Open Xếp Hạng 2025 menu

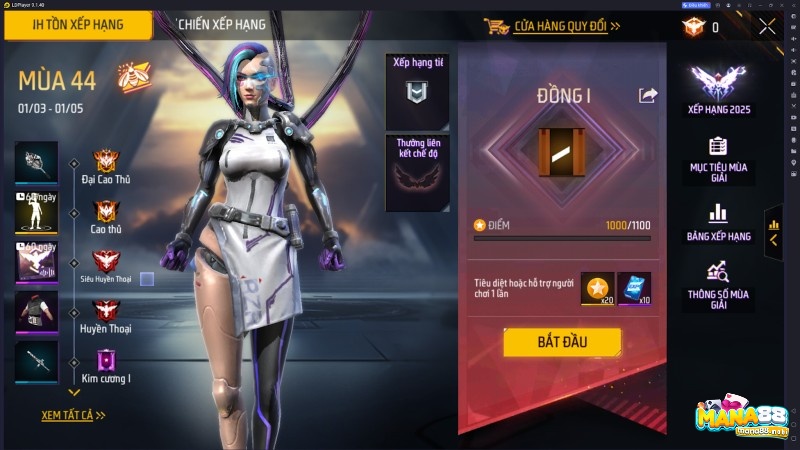point(718,91)
